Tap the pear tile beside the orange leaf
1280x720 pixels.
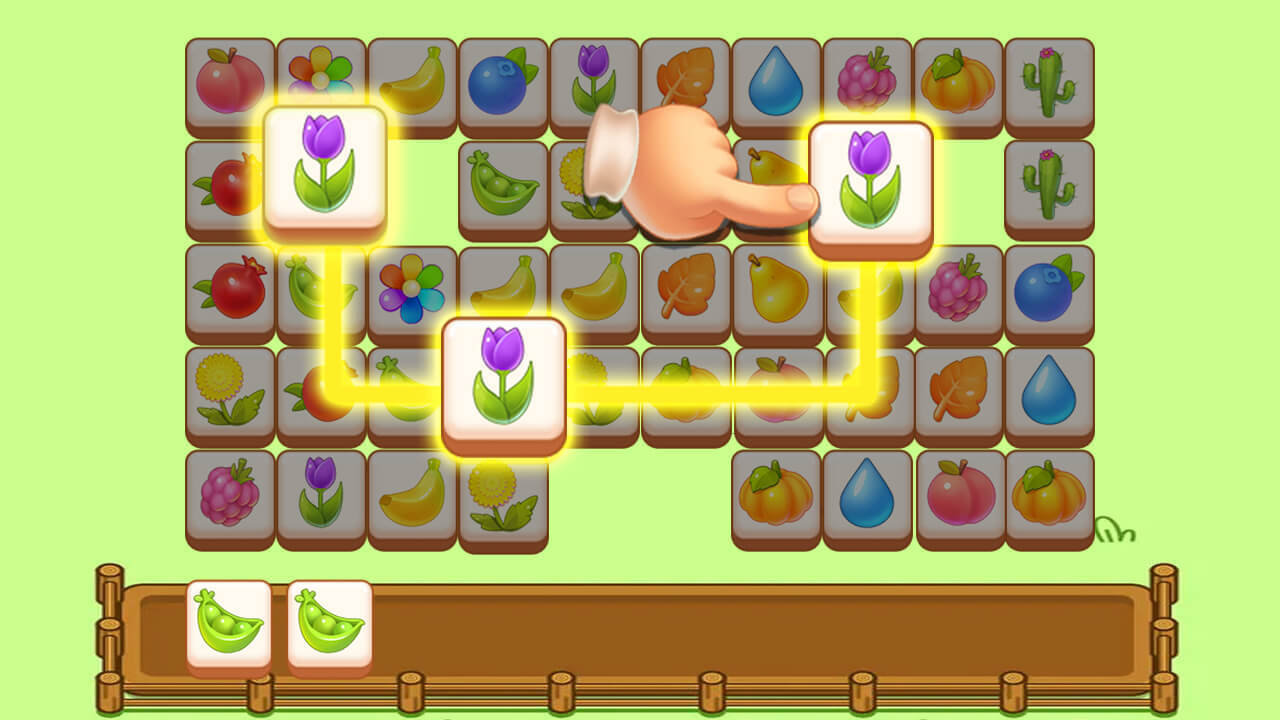(776, 289)
